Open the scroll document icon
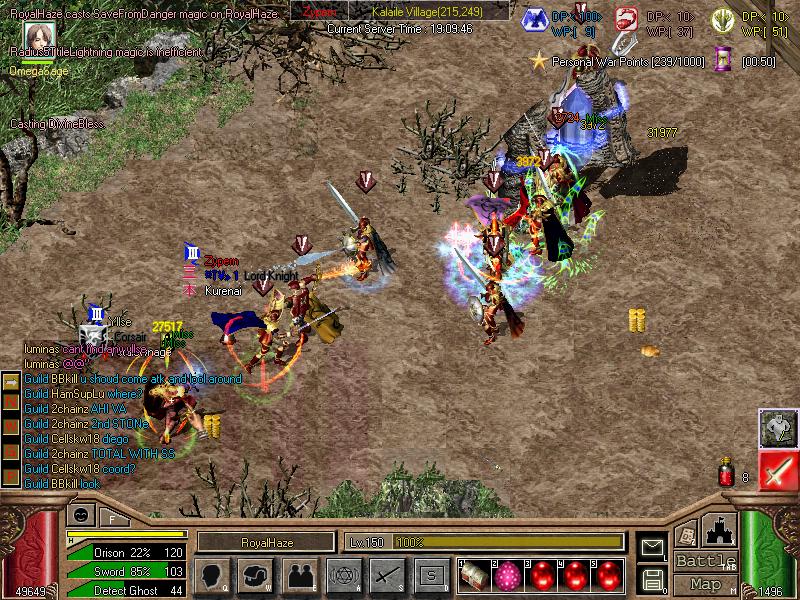This screenshot has height=600, width=800. tap(686, 533)
